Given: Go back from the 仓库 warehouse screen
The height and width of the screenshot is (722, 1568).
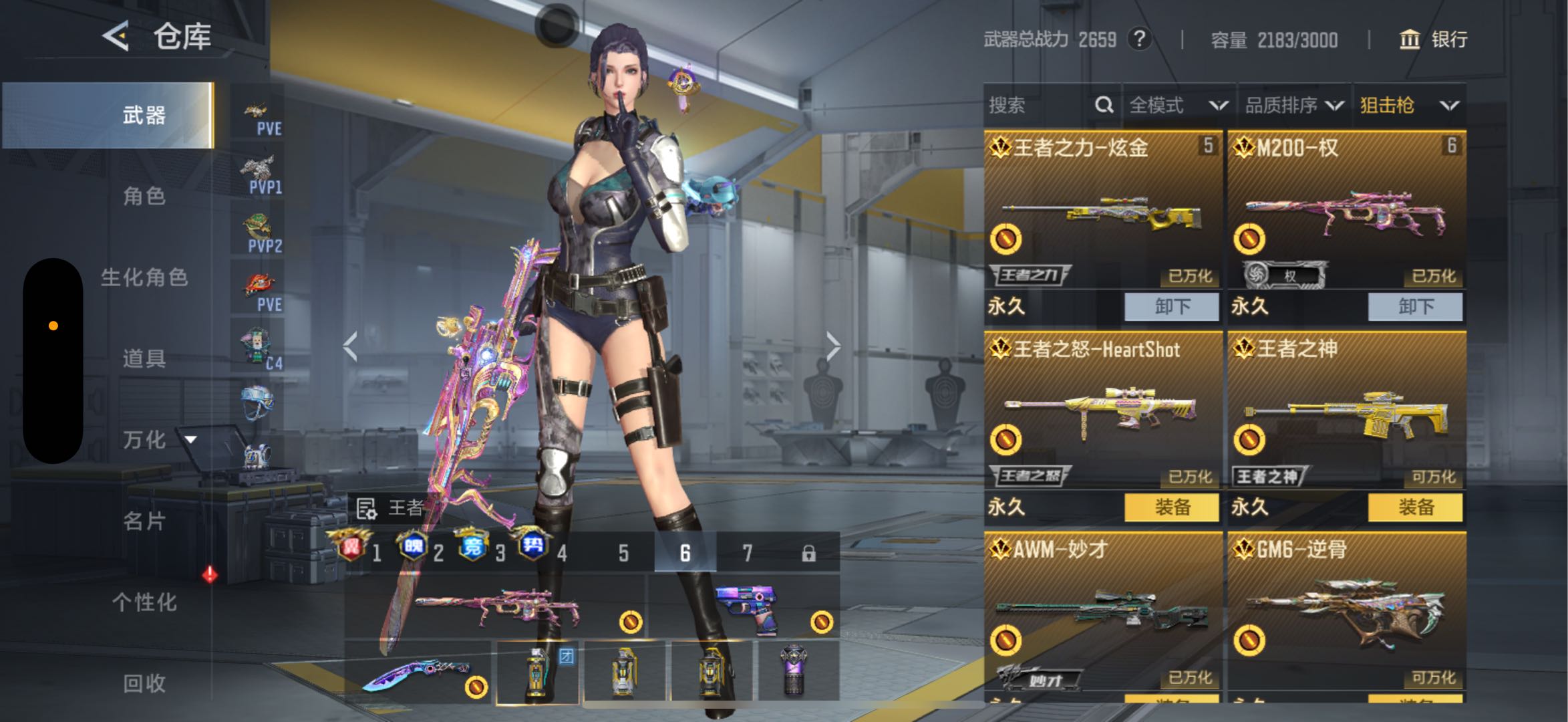Looking at the screenshot, I should tap(116, 35).
